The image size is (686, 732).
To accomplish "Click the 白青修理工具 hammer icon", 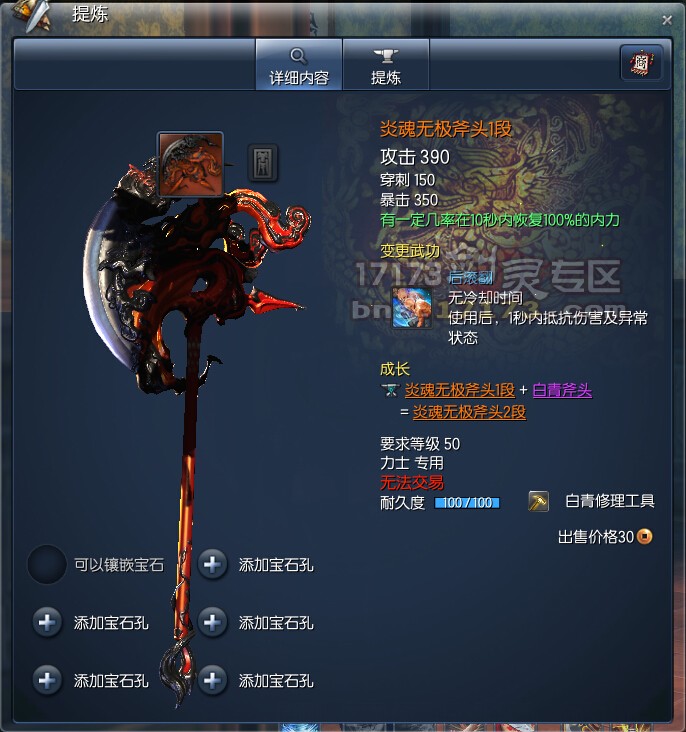I will pos(539,501).
